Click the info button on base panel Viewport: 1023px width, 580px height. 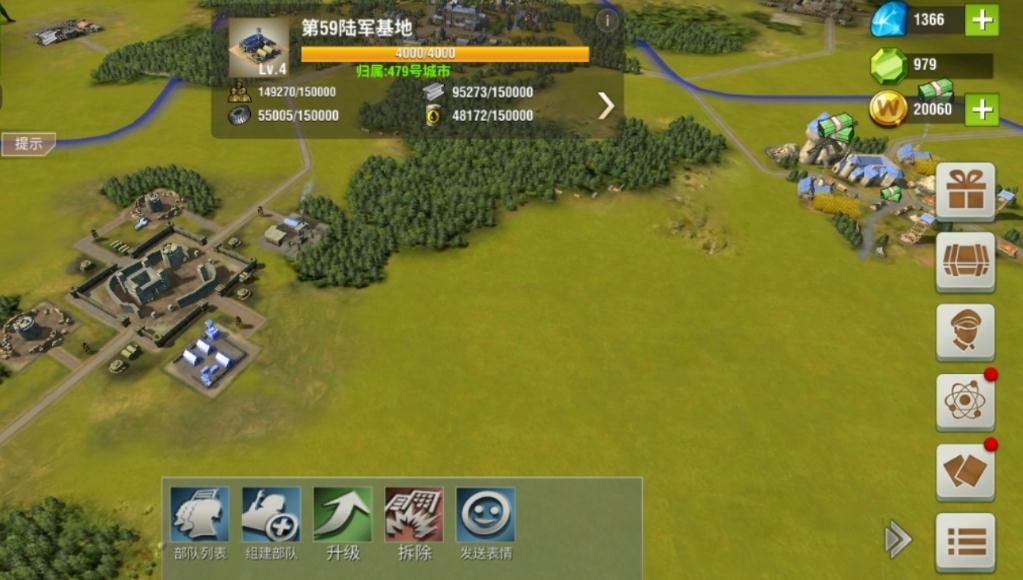pyautogui.click(x=607, y=19)
